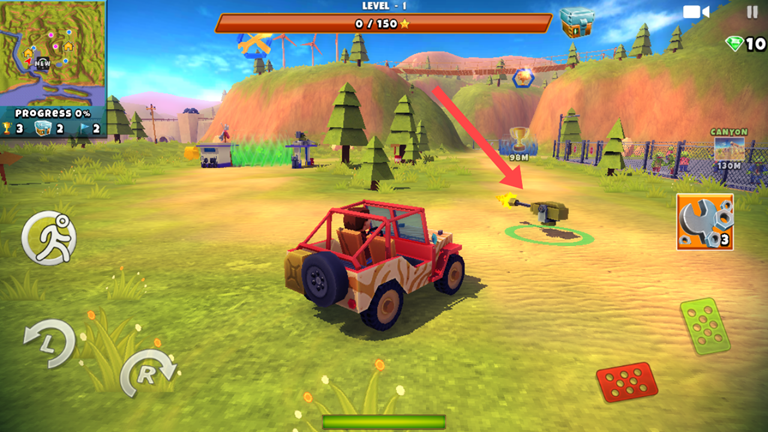Hit the red brake pedal

[627, 383]
